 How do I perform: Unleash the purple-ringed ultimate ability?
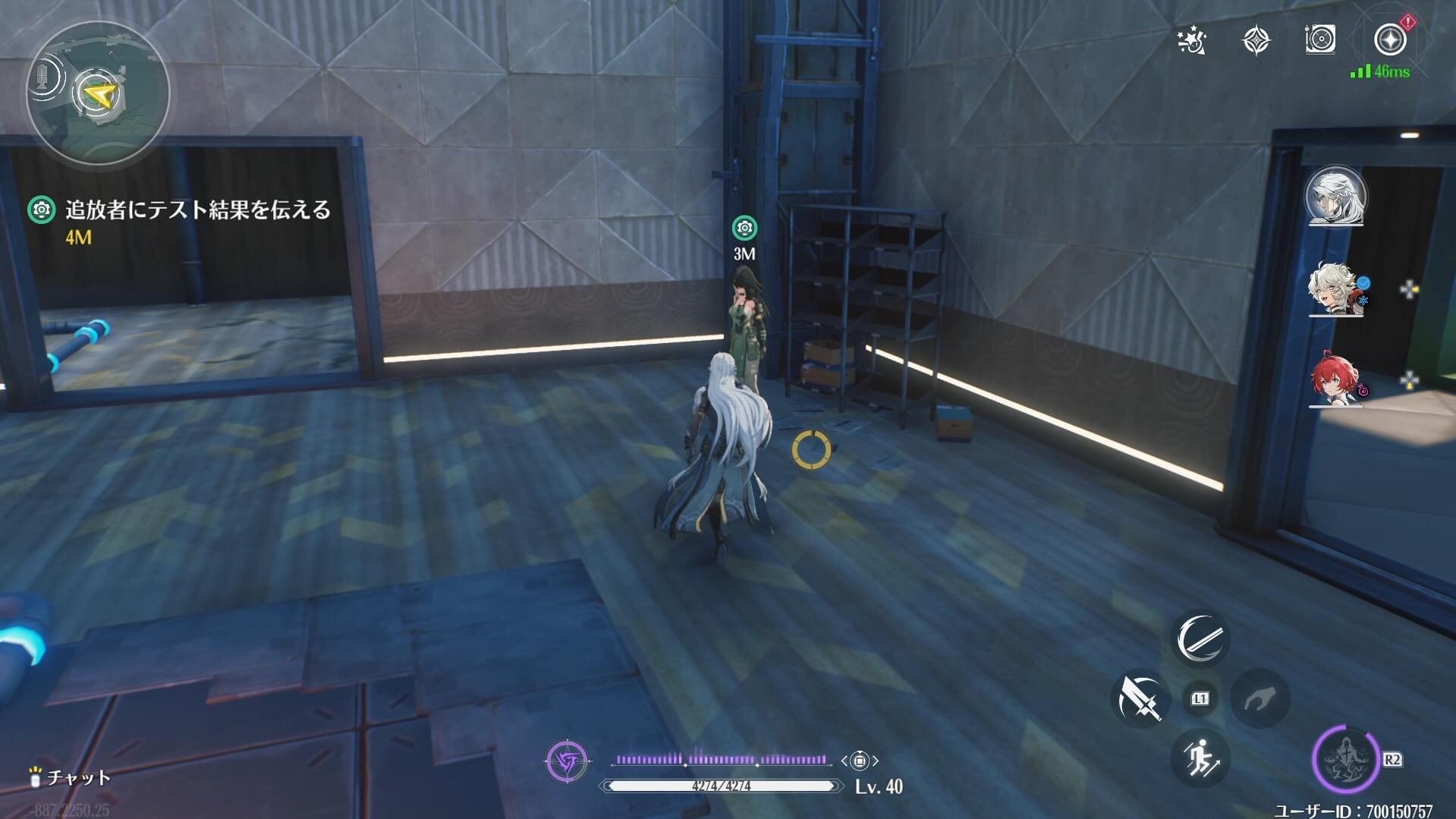1344,758
